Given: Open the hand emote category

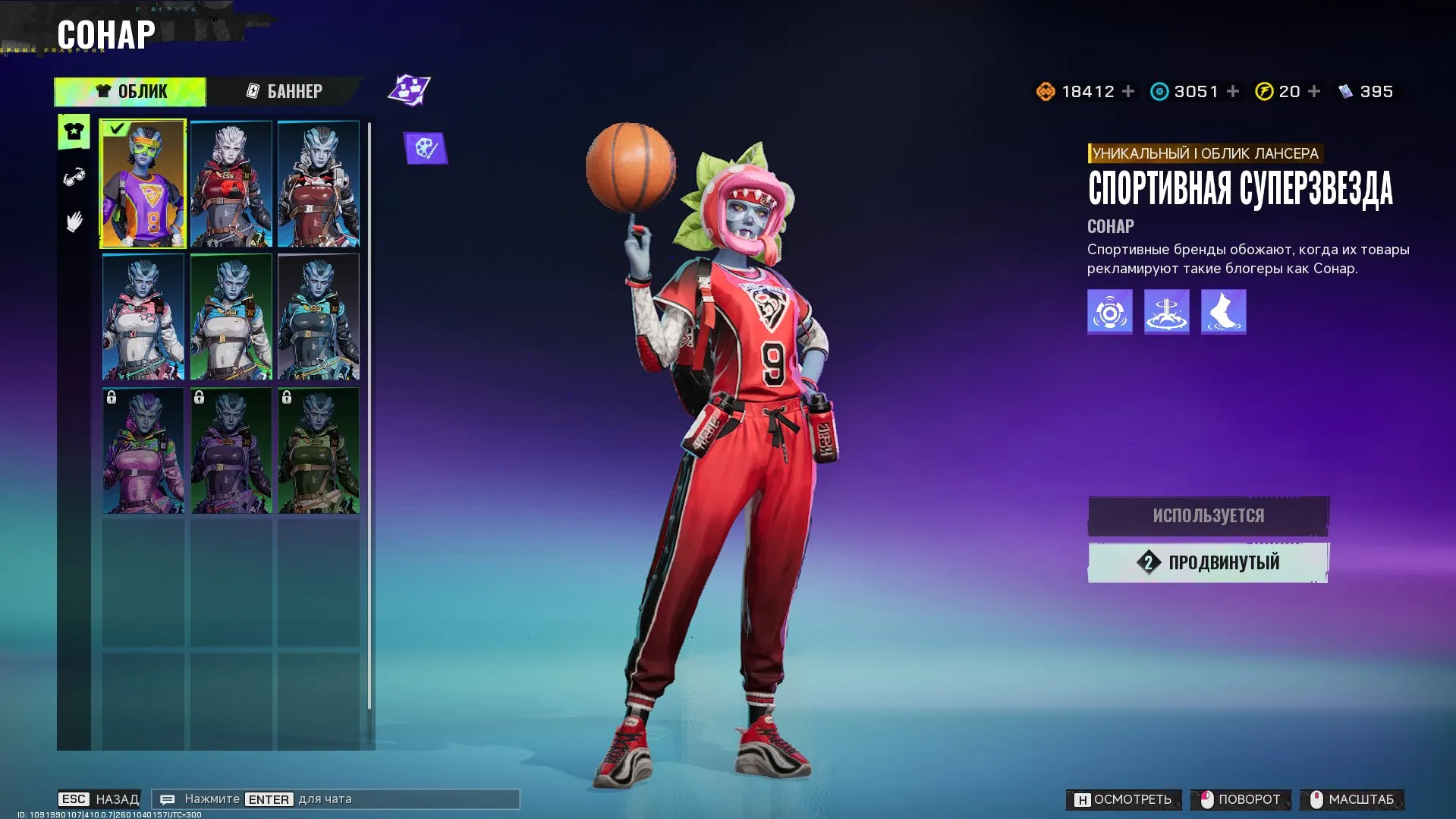Looking at the screenshot, I should pos(74,222).
